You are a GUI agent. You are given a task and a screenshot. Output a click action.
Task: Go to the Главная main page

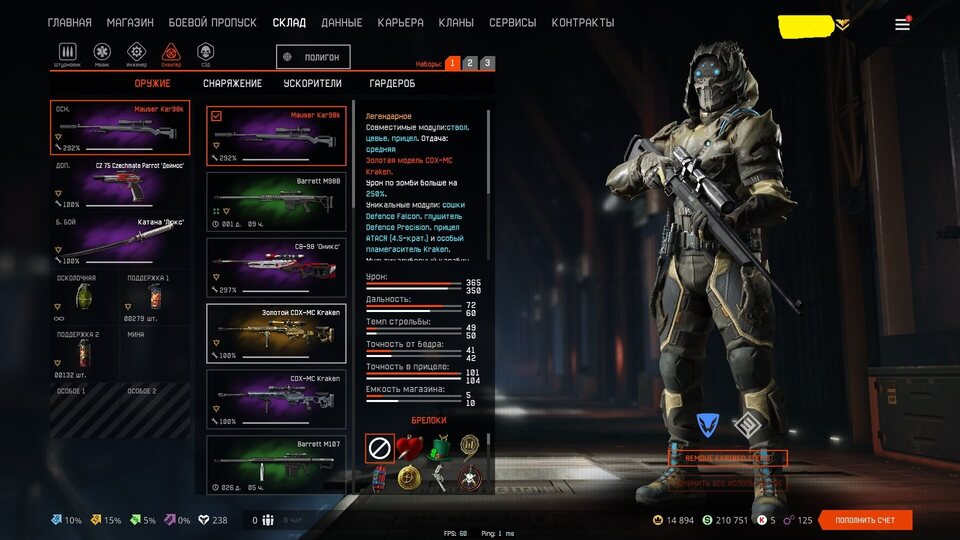pyautogui.click(x=70, y=23)
